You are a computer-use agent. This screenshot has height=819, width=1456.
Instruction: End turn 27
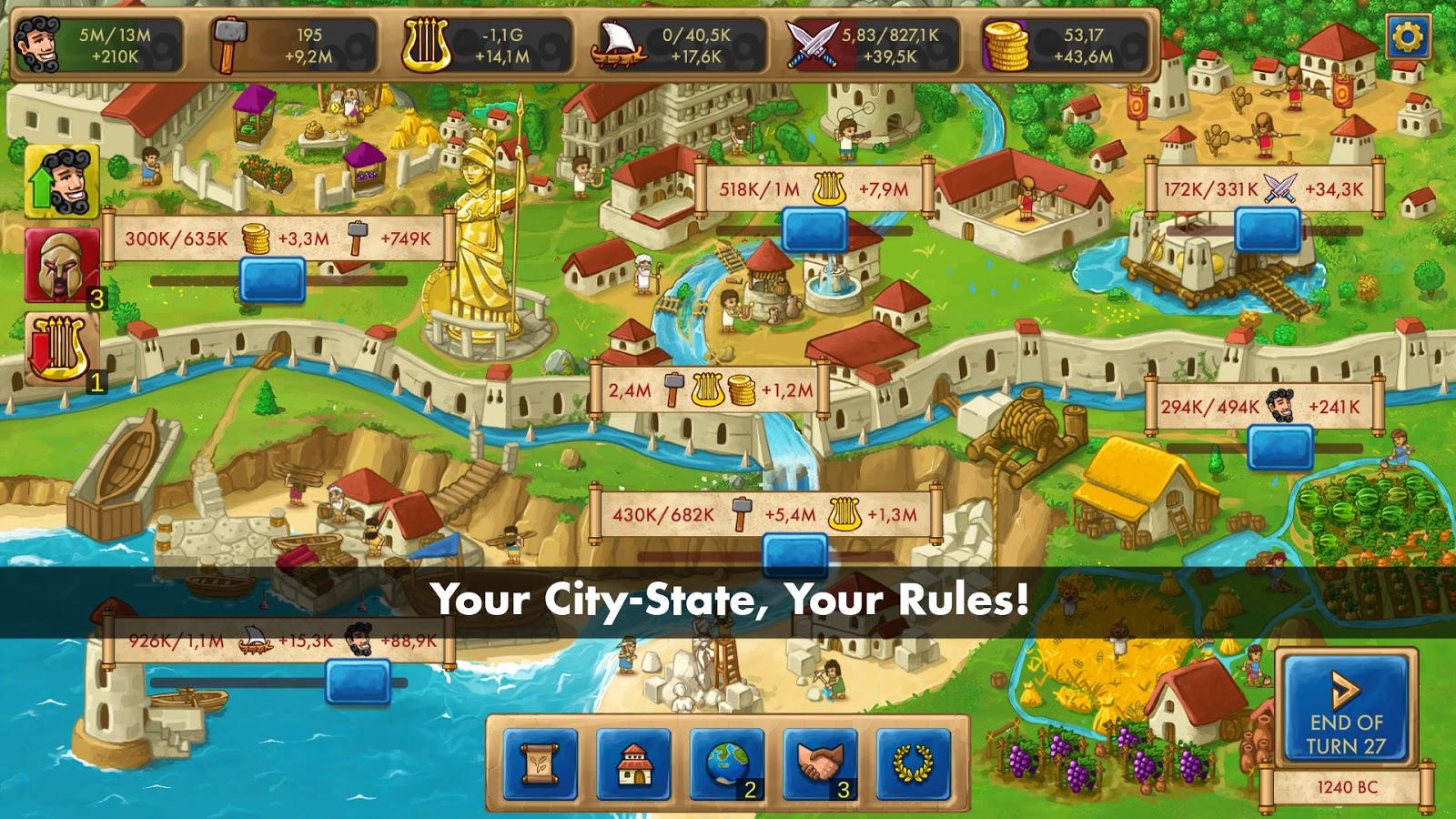1346,708
